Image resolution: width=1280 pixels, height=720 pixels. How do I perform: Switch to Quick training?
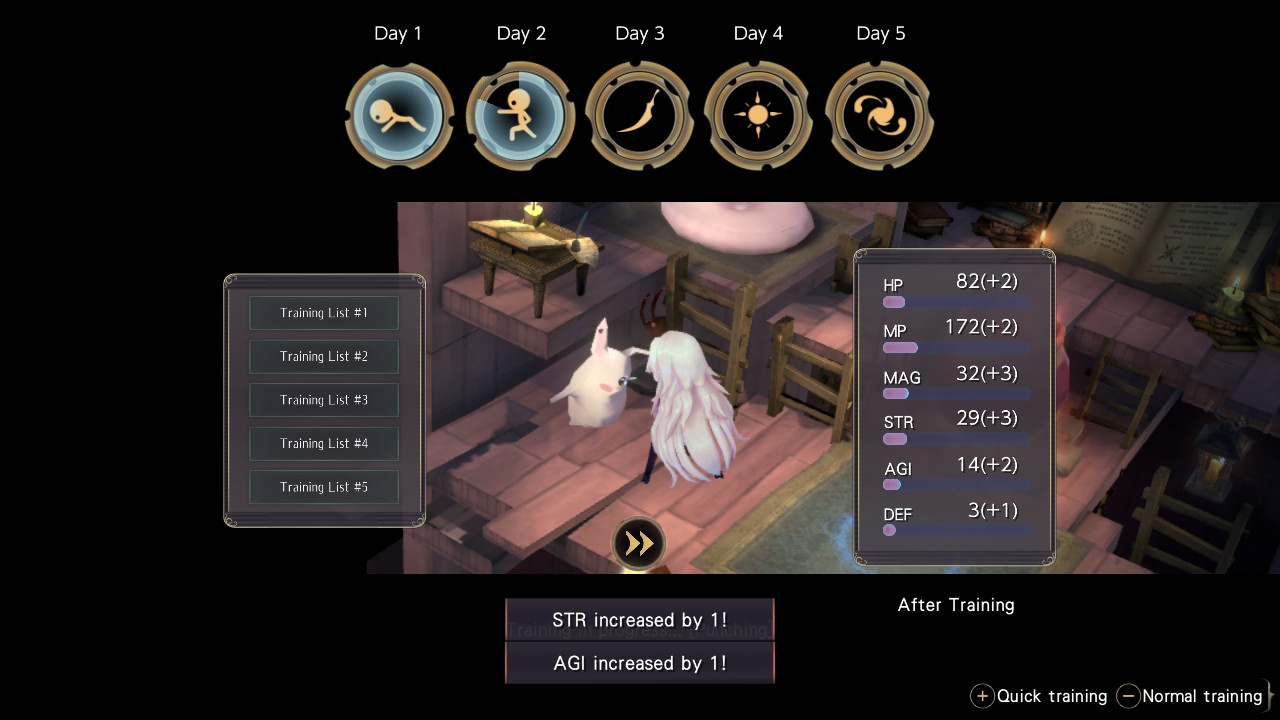pyautogui.click(x=1039, y=696)
